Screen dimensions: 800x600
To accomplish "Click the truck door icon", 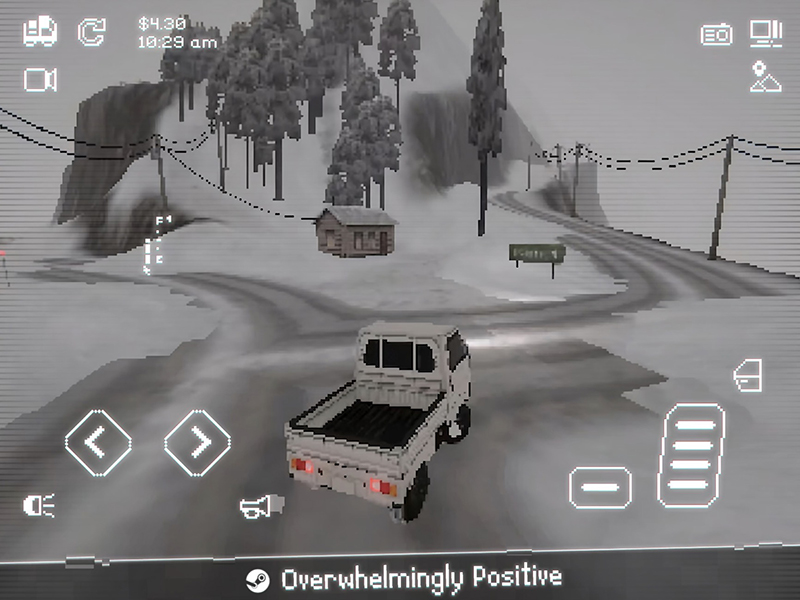I will point(747,376).
